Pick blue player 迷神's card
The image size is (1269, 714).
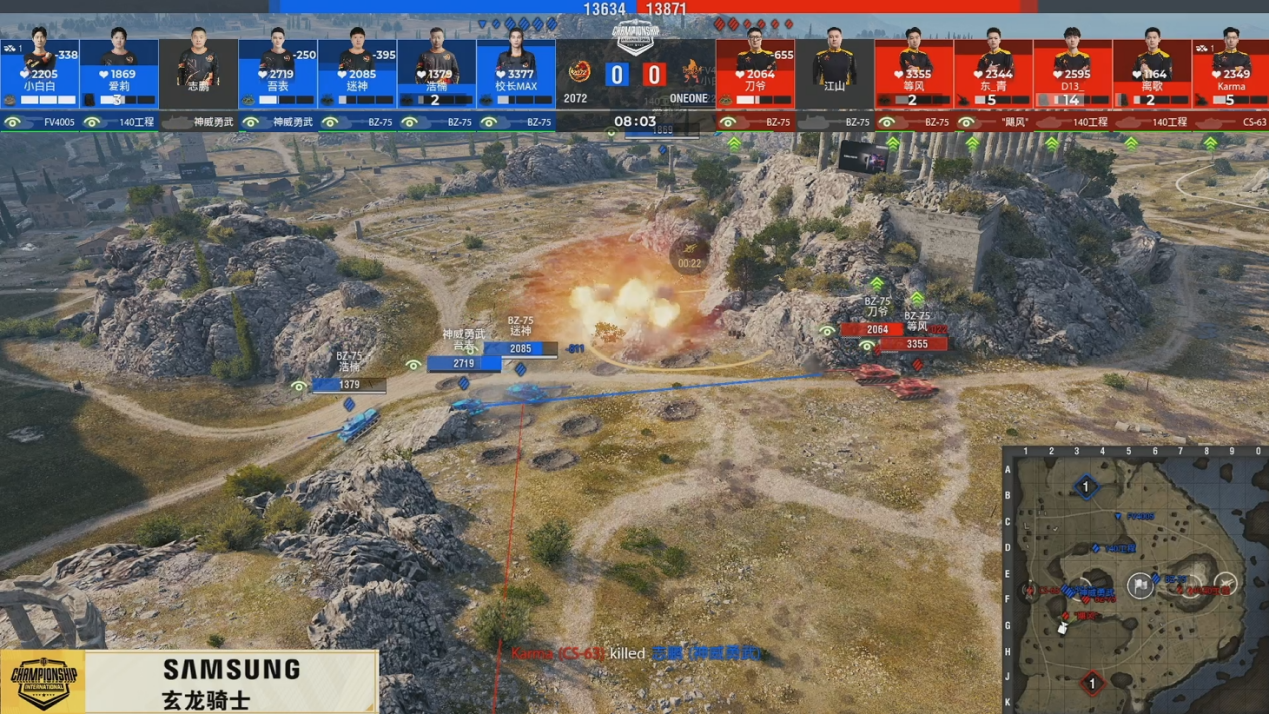click(x=357, y=73)
